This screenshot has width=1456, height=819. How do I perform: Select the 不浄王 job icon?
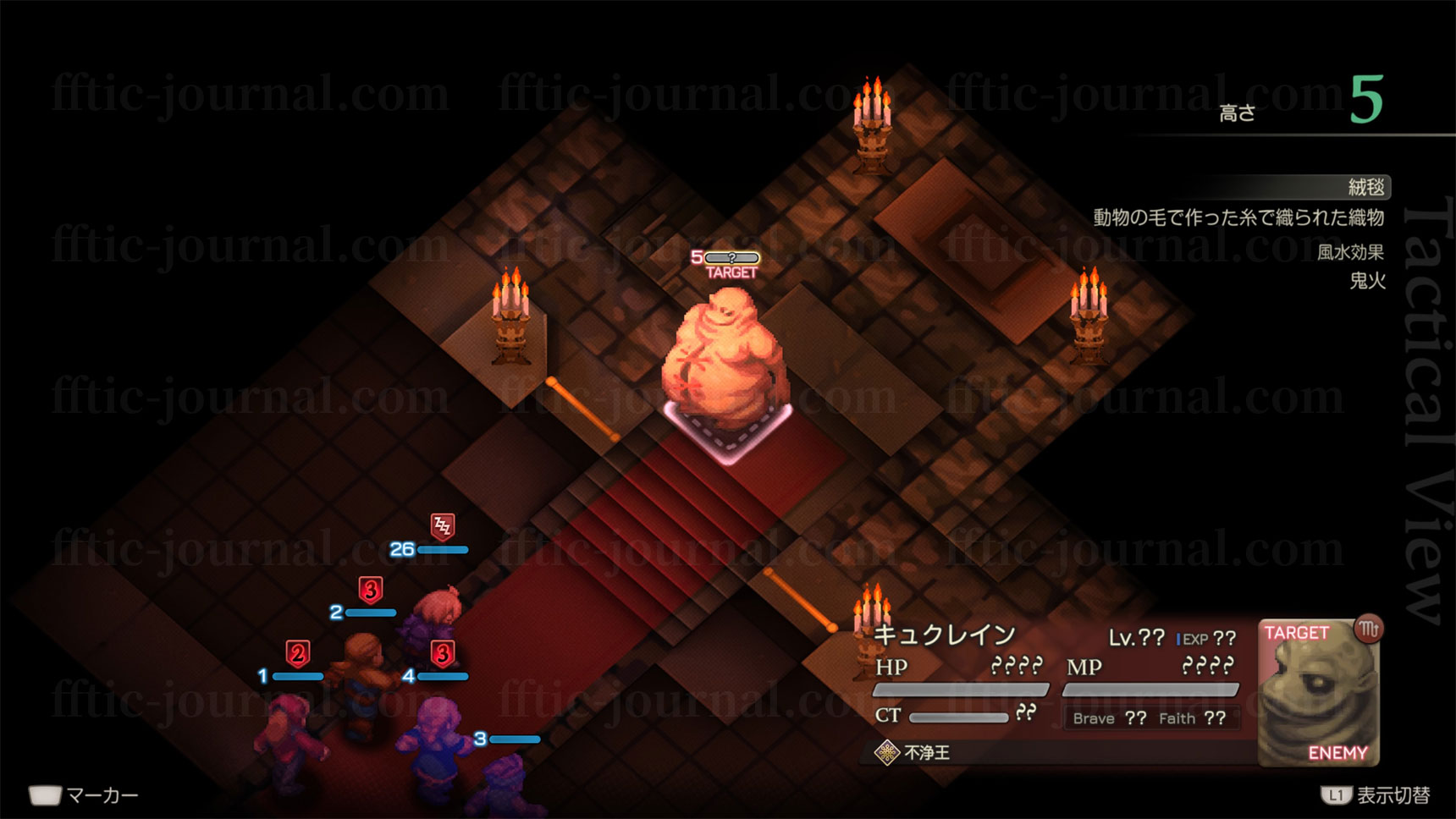click(x=886, y=752)
